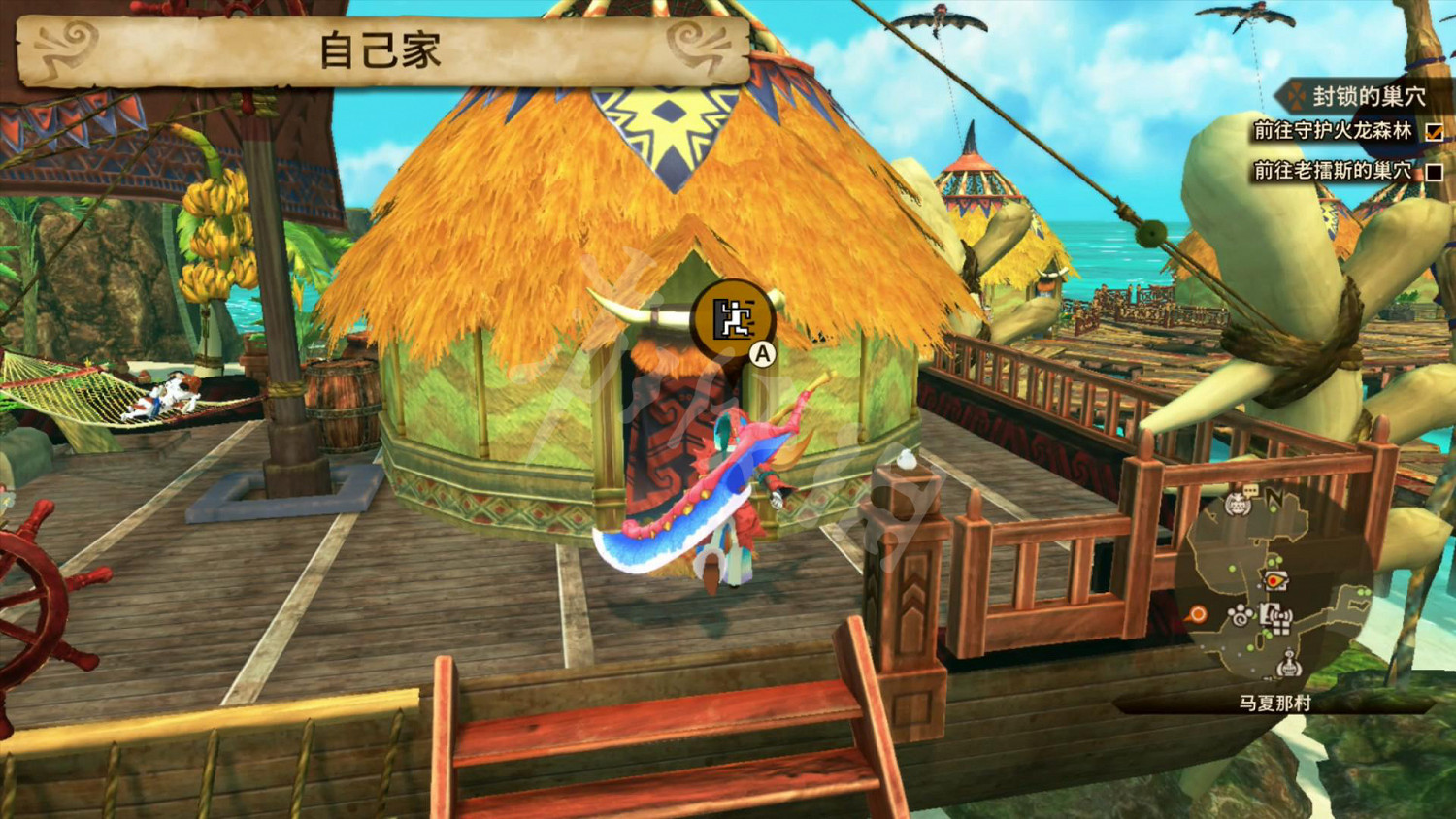Click the N compass indicator on the minimap

click(1274, 495)
